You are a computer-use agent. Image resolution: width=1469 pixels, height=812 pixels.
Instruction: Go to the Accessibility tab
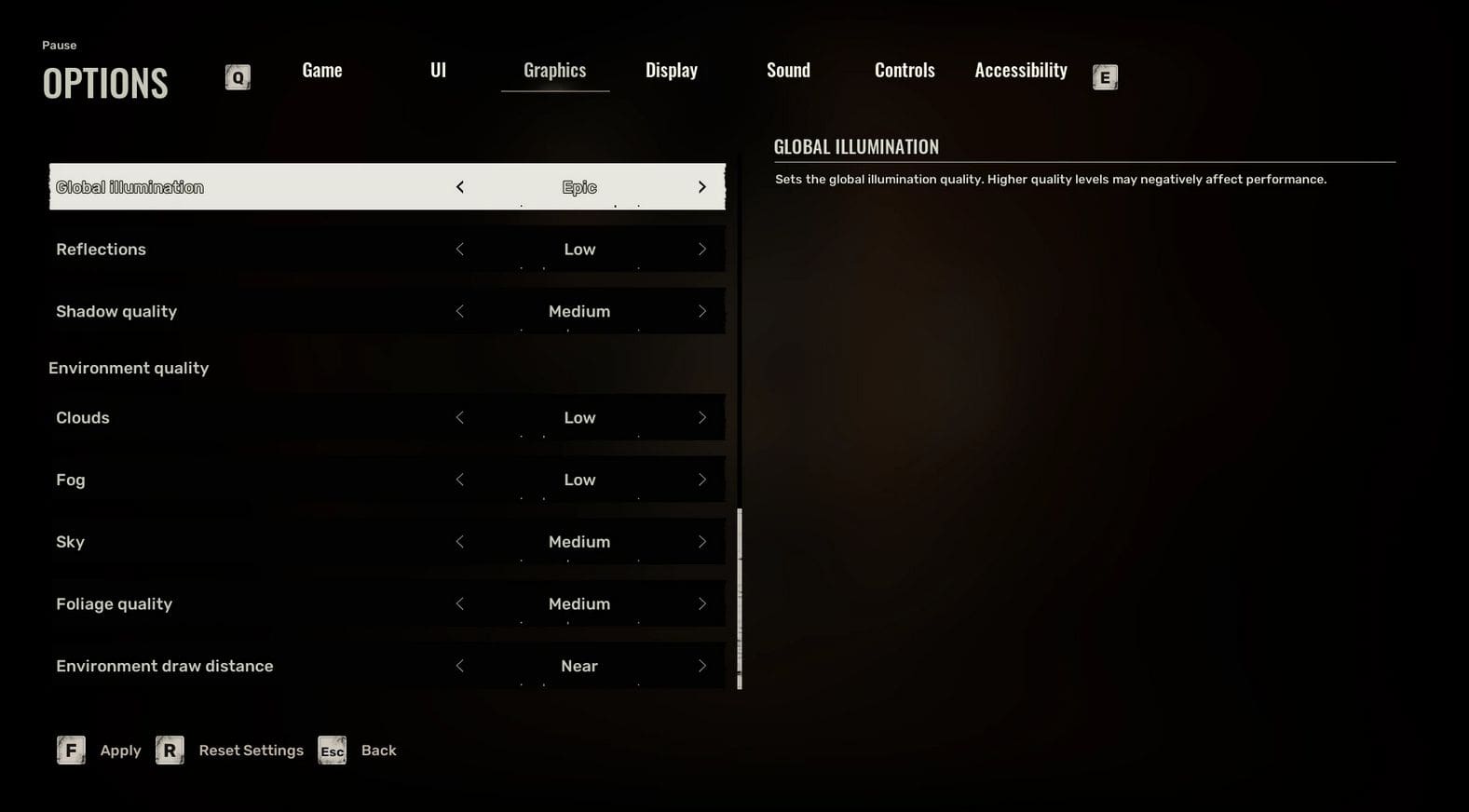pyautogui.click(x=1020, y=71)
